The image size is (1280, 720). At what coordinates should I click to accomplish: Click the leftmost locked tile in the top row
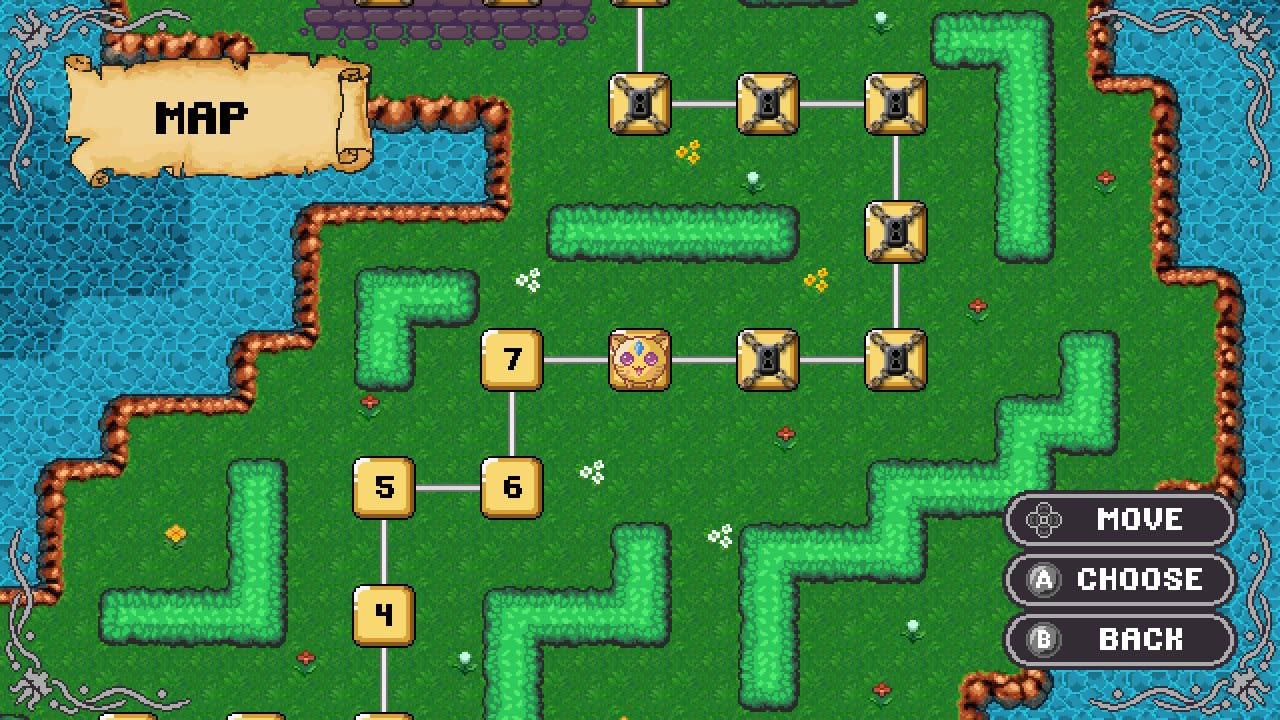click(641, 103)
